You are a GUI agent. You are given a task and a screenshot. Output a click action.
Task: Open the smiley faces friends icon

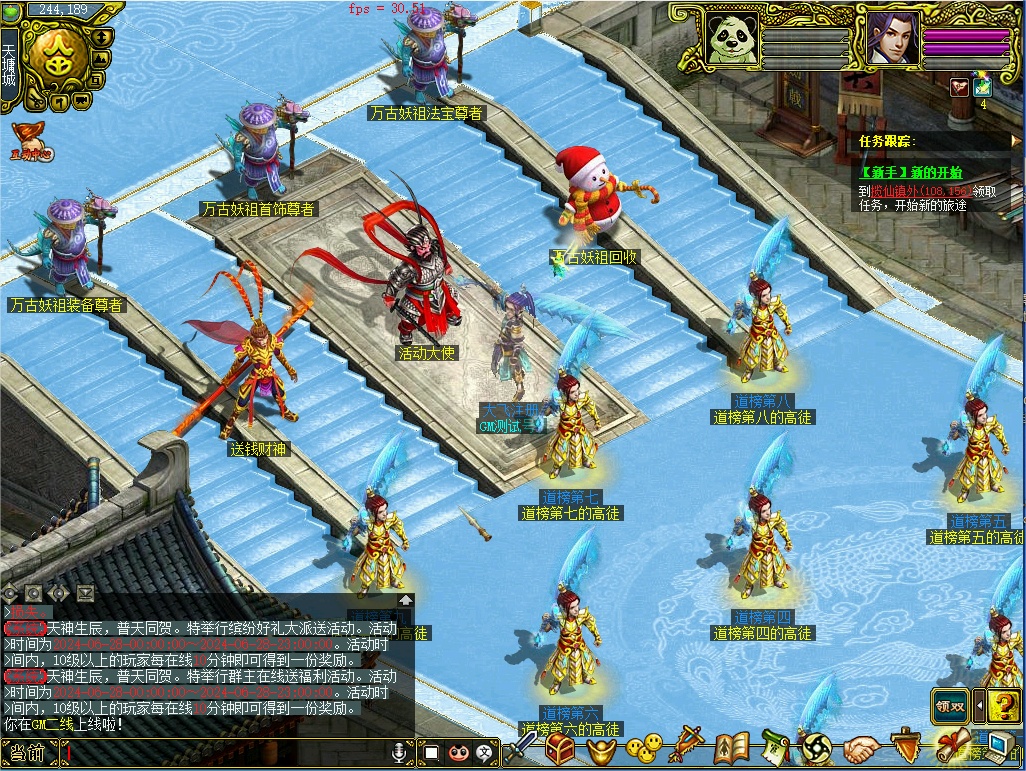tap(644, 746)
